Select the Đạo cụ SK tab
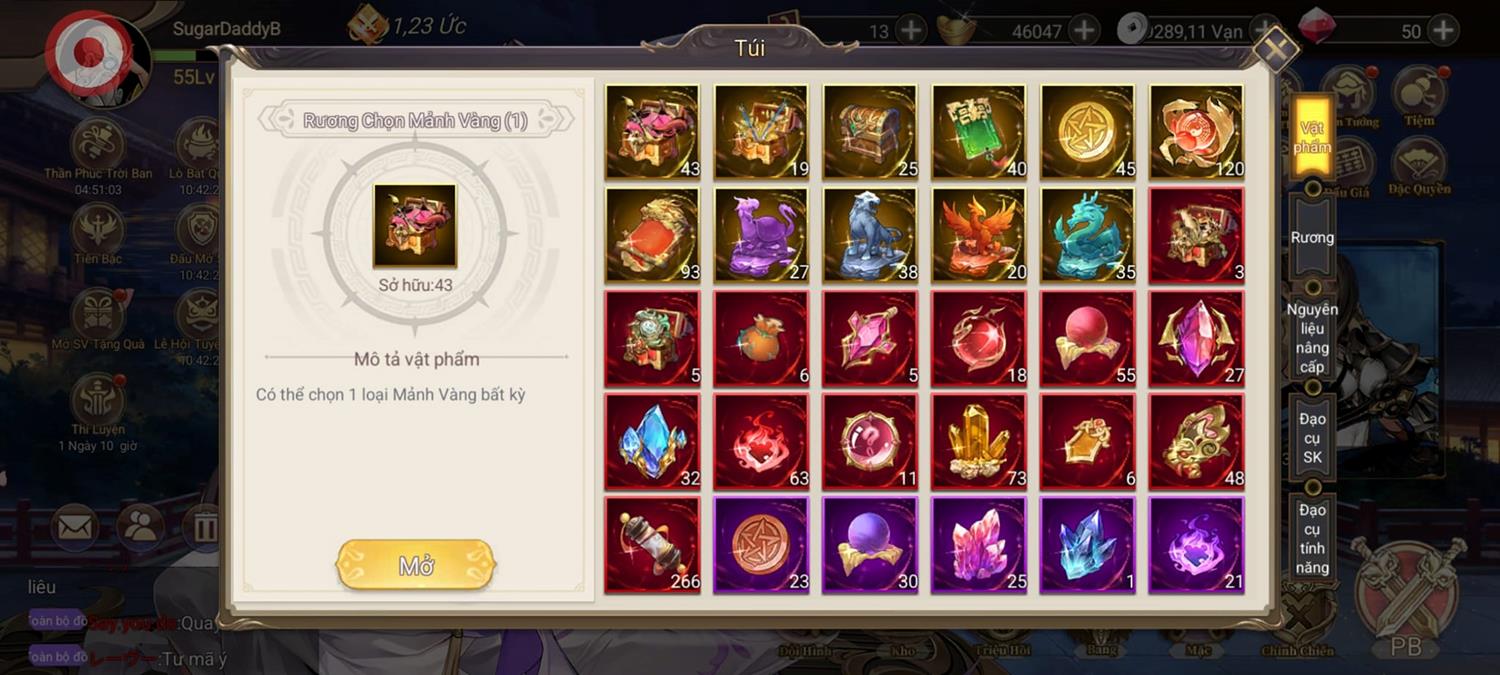The width and height of the screenshot is (1500, 675). [x=1312, y=438]
